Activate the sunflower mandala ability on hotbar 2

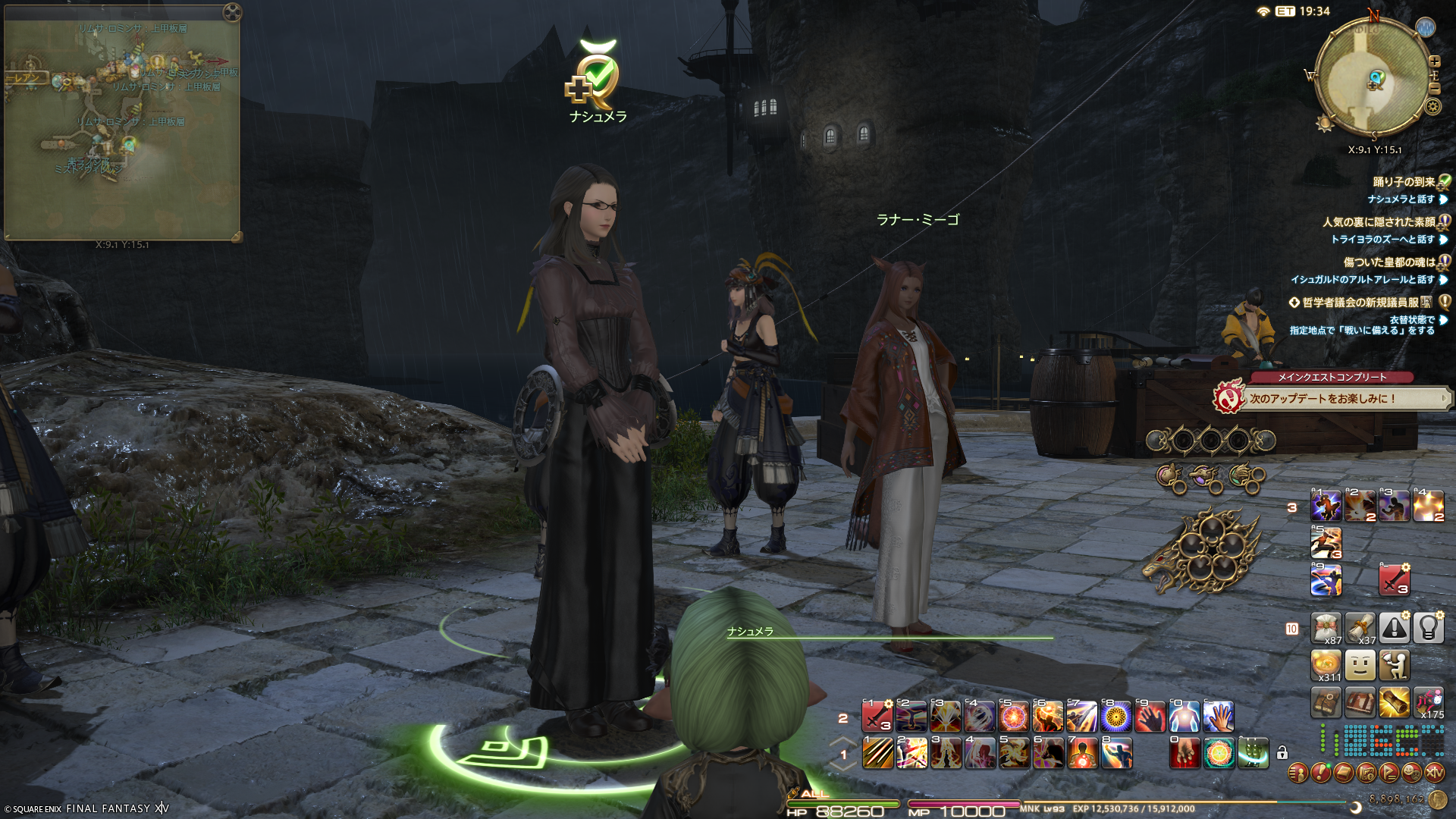tap(1116, 717)
